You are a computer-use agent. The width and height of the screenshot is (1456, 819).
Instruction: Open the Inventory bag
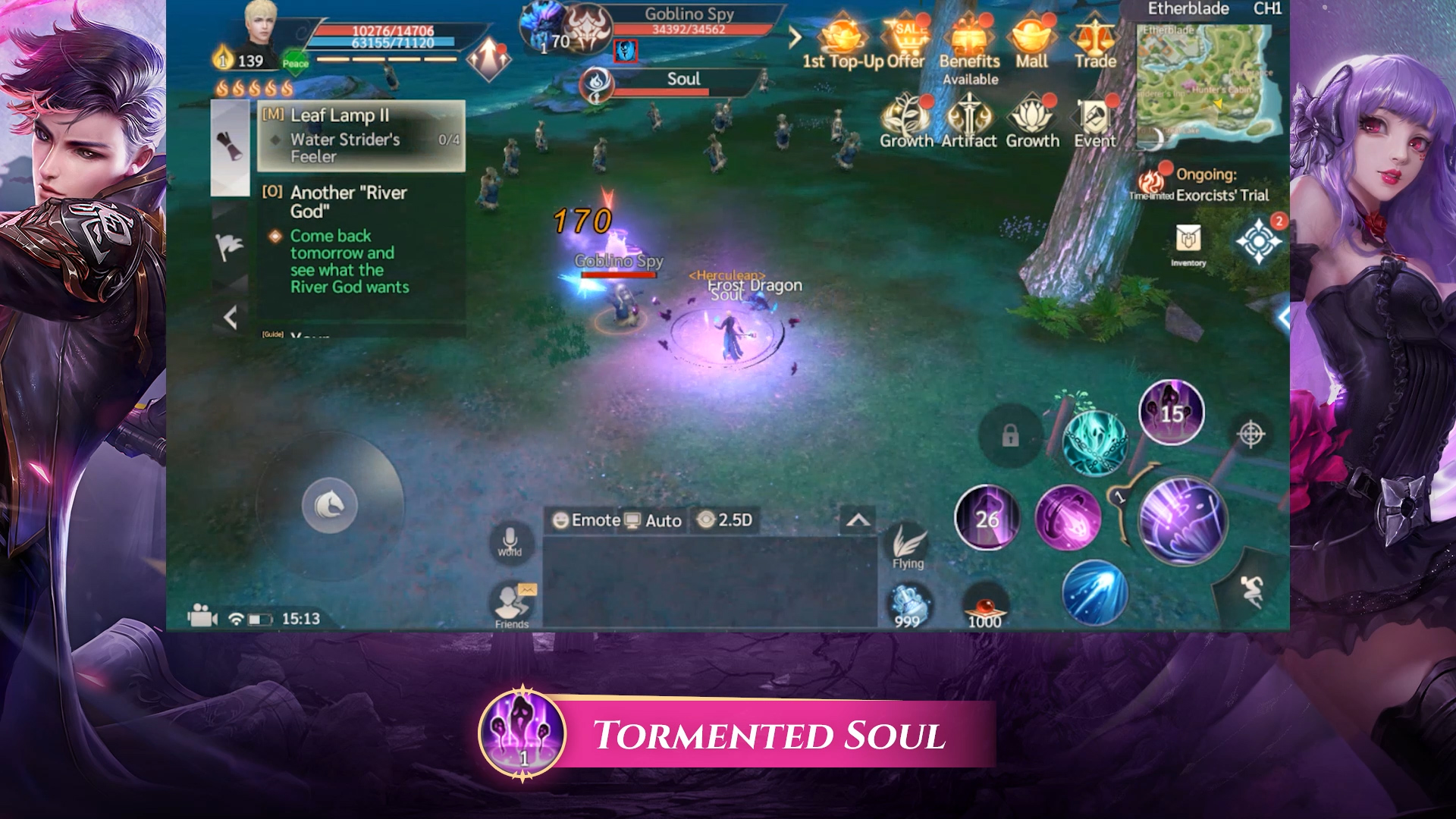[1188, 241]
